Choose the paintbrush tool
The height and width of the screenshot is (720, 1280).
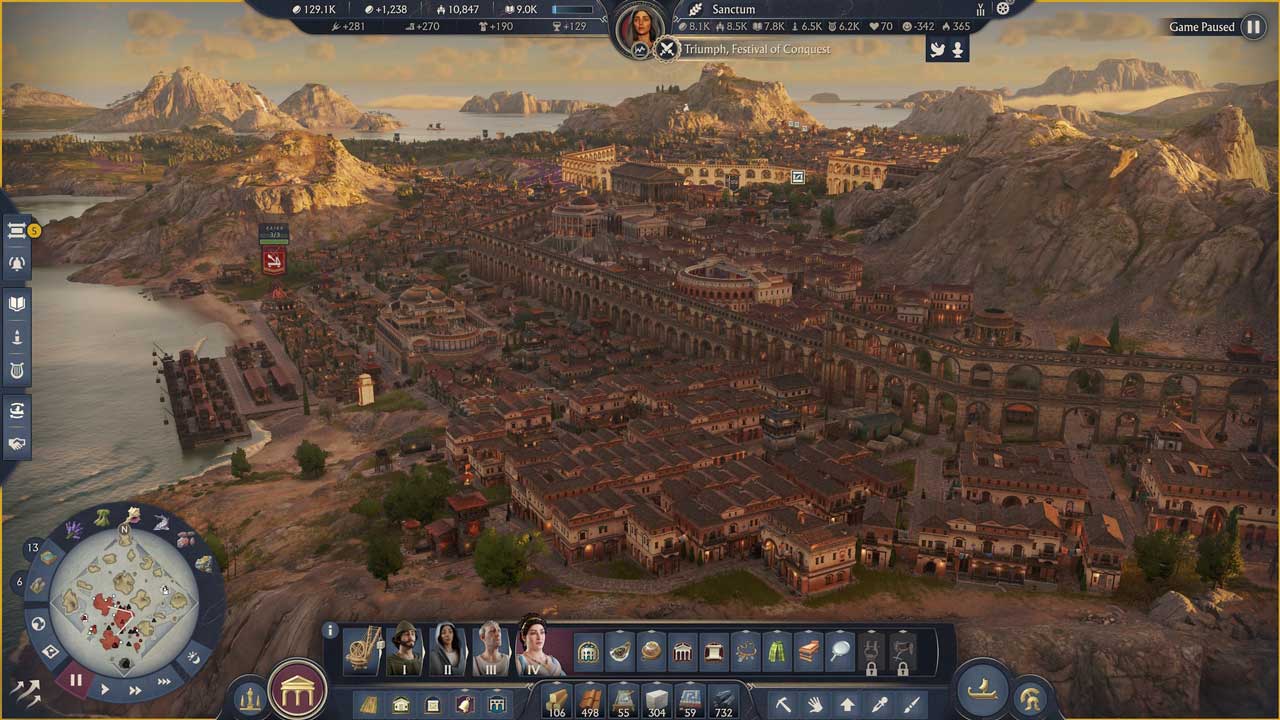pyautogui.click(x=911, y=704)
